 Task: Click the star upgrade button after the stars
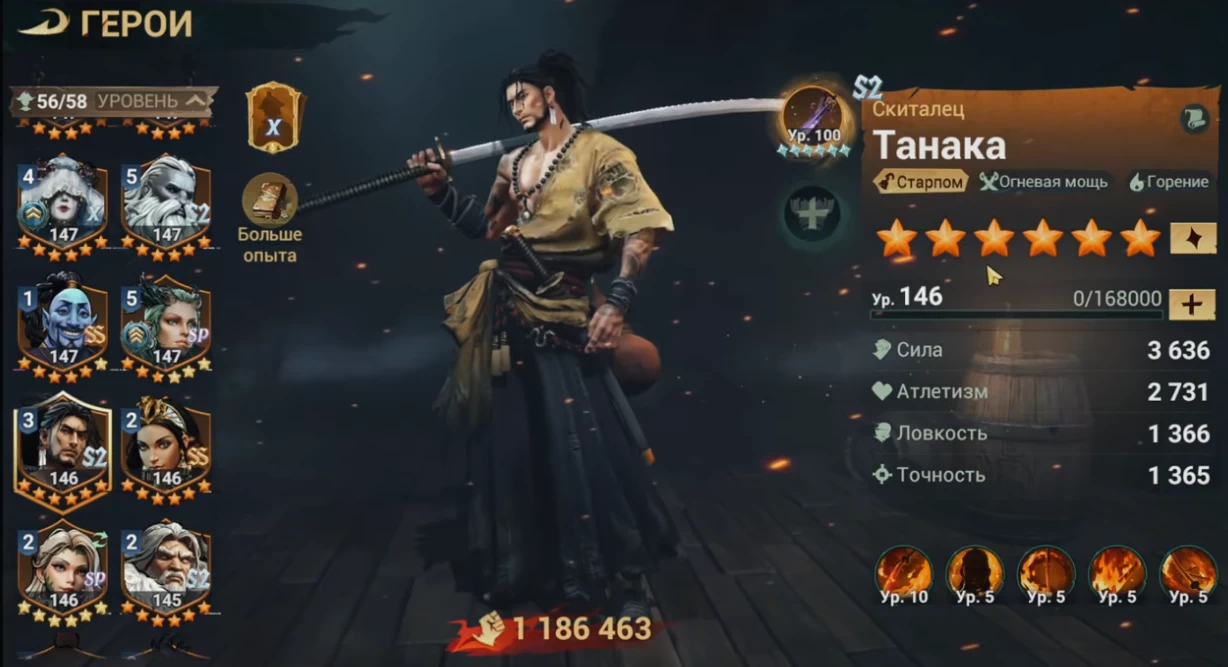pos(1193,238)
